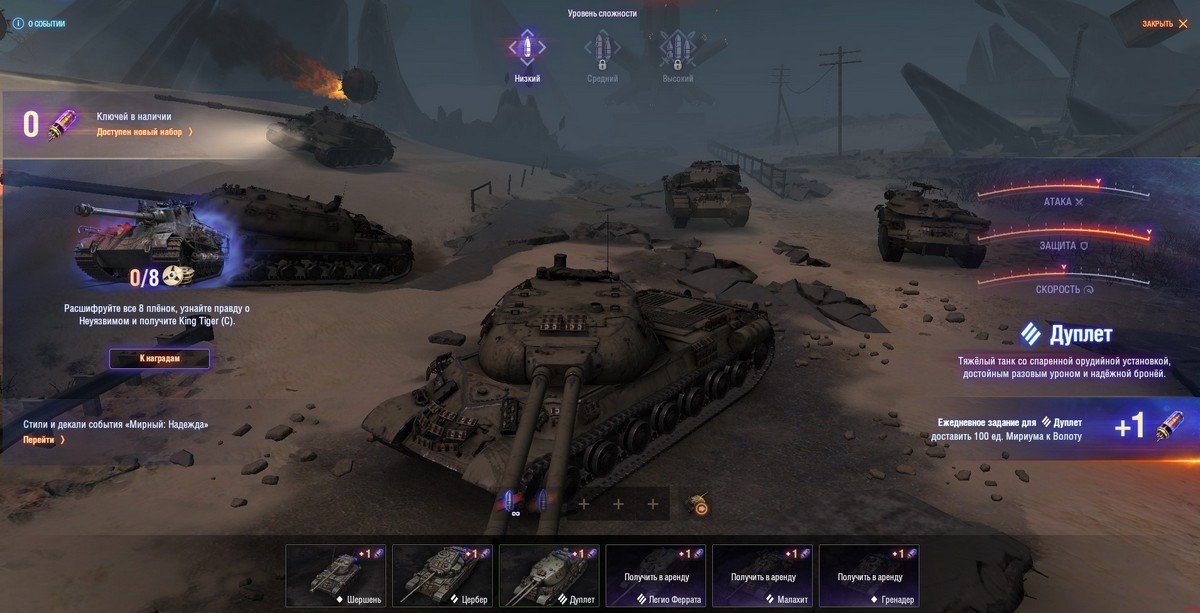The image size is (1200, 613).
Task: Open the daily task panel for Дуплет
Action: 1060,428
